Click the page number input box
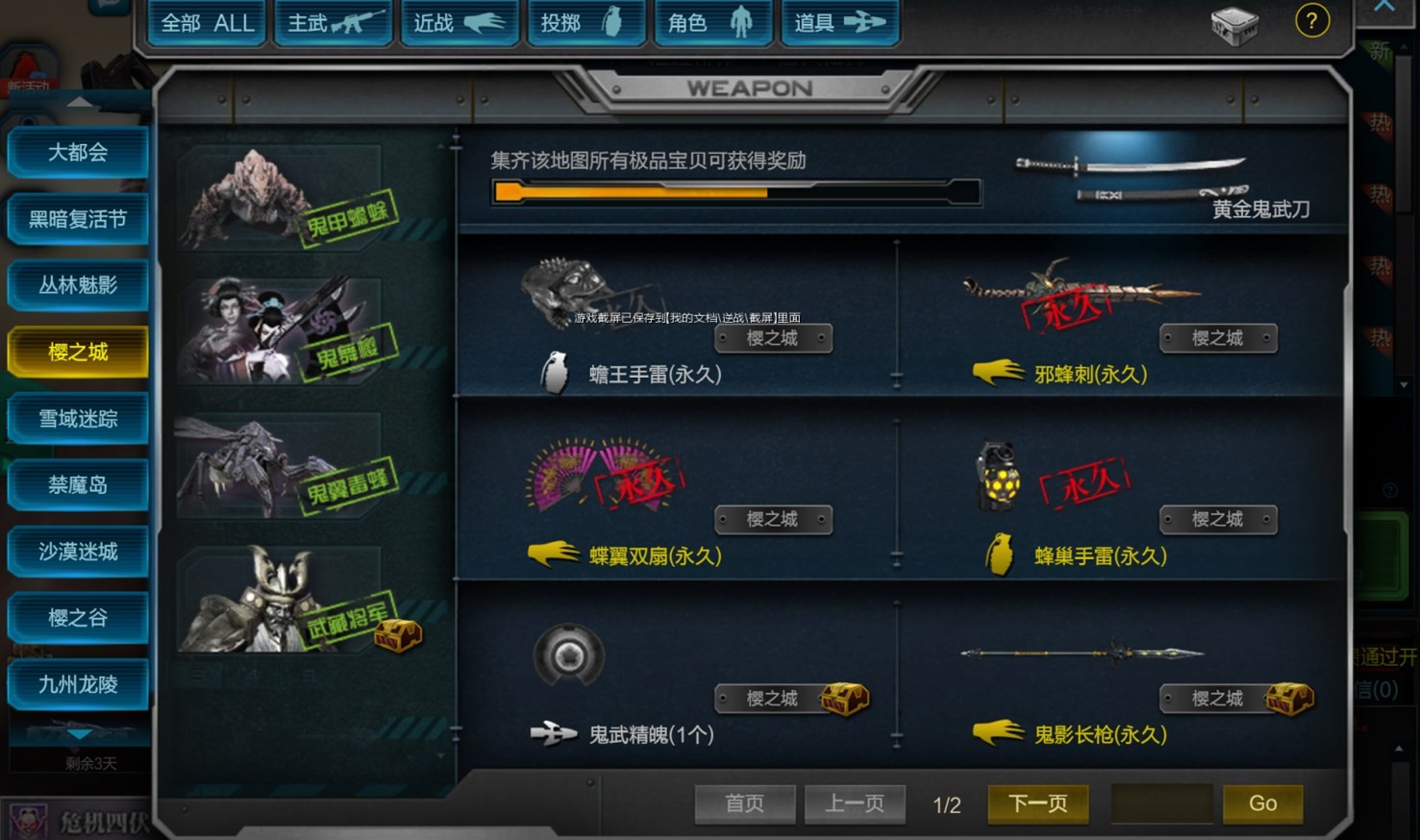 click(1161, 803)
